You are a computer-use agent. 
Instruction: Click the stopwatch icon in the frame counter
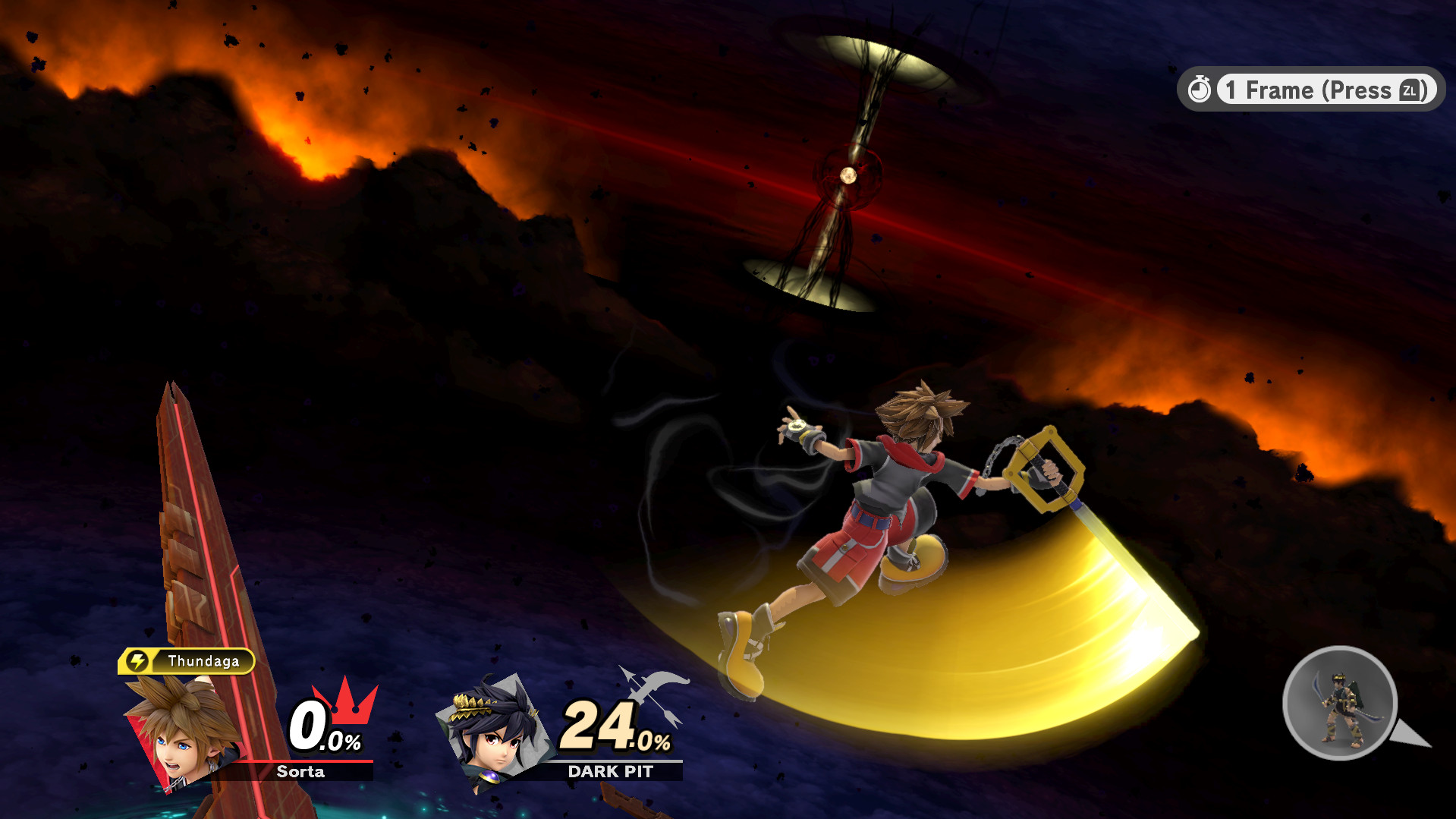click(1200, 89)
